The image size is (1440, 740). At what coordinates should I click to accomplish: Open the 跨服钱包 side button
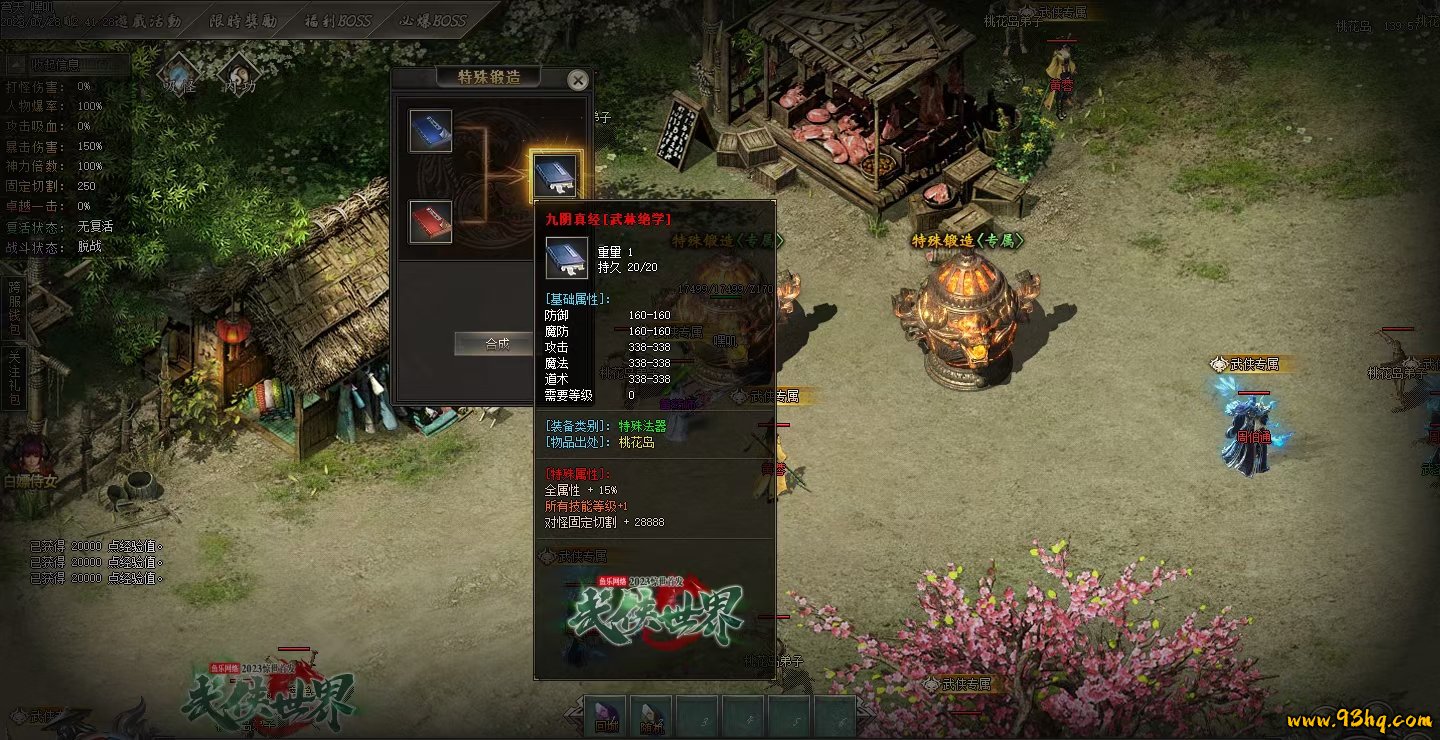(14, 307)
